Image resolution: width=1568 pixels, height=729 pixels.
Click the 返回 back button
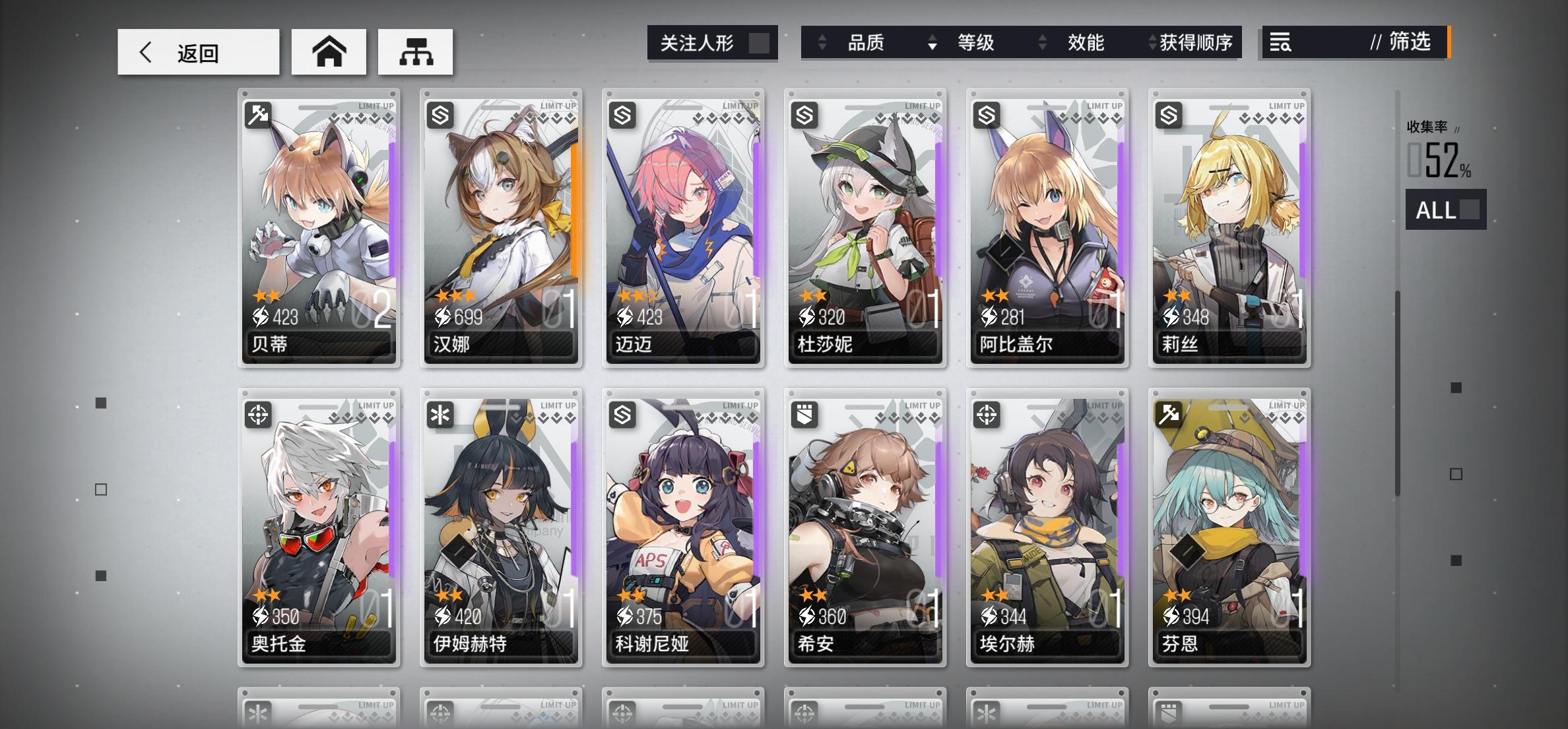[x=198, y=52]
